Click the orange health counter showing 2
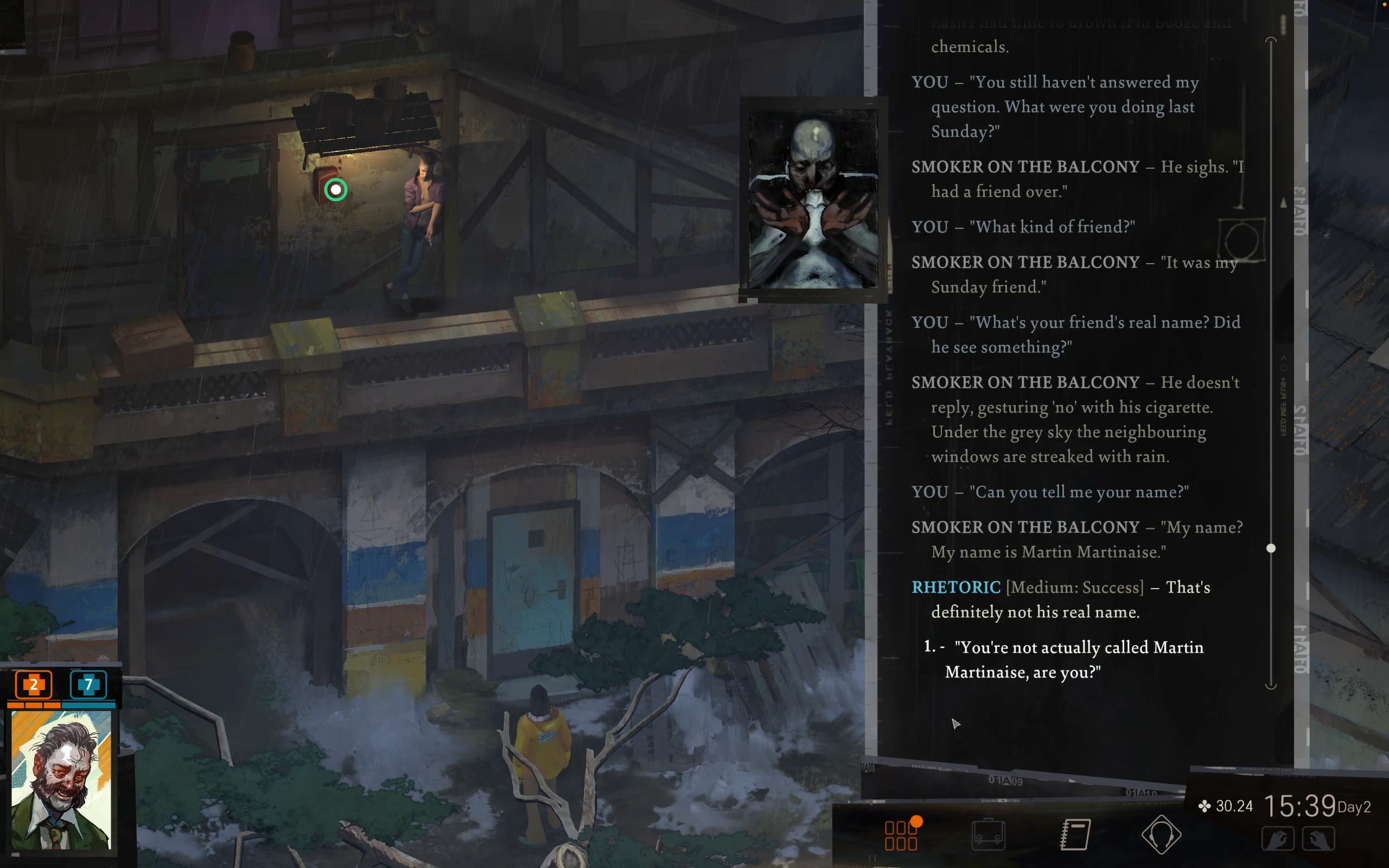 pos(33,684)
